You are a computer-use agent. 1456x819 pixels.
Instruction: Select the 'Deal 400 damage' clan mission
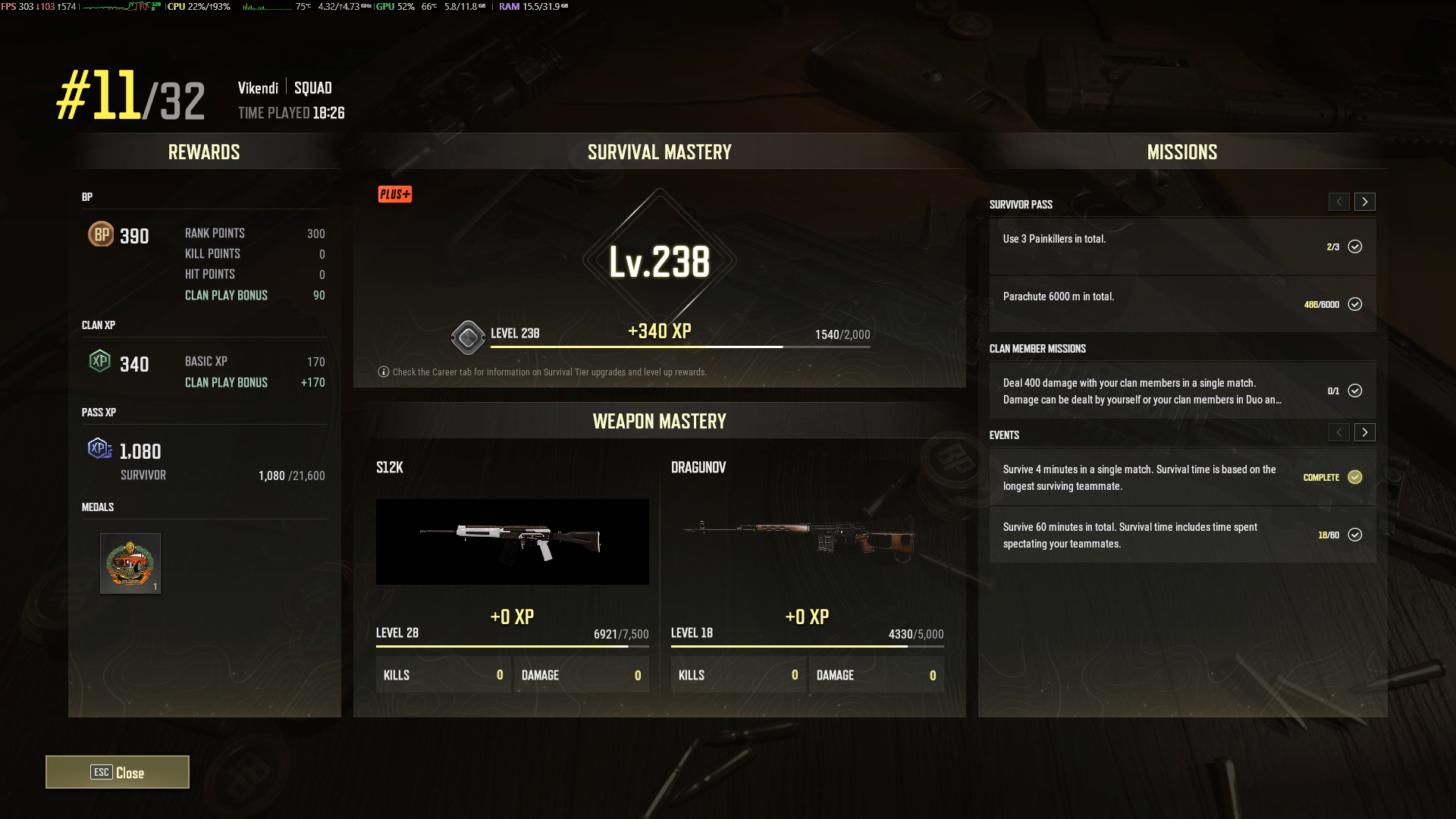[x=1181, y=391]
